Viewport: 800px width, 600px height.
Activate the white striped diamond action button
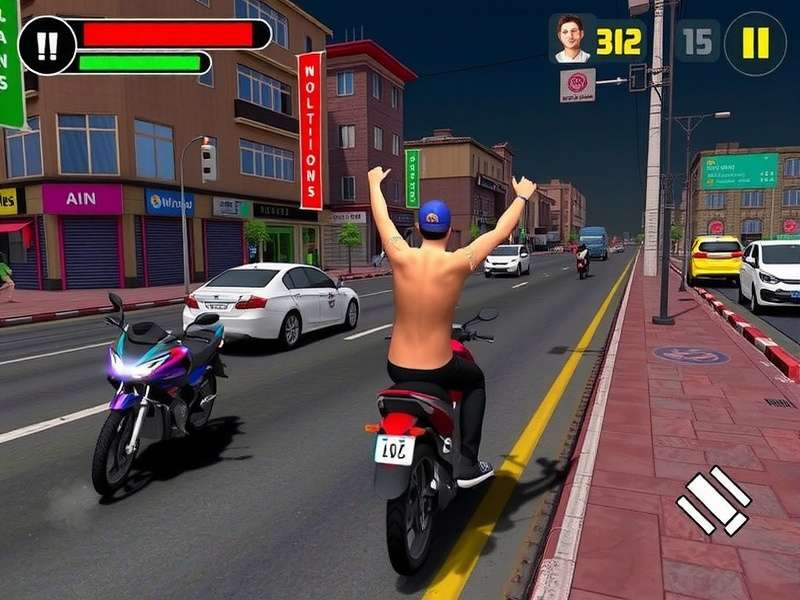pos(714,501)
